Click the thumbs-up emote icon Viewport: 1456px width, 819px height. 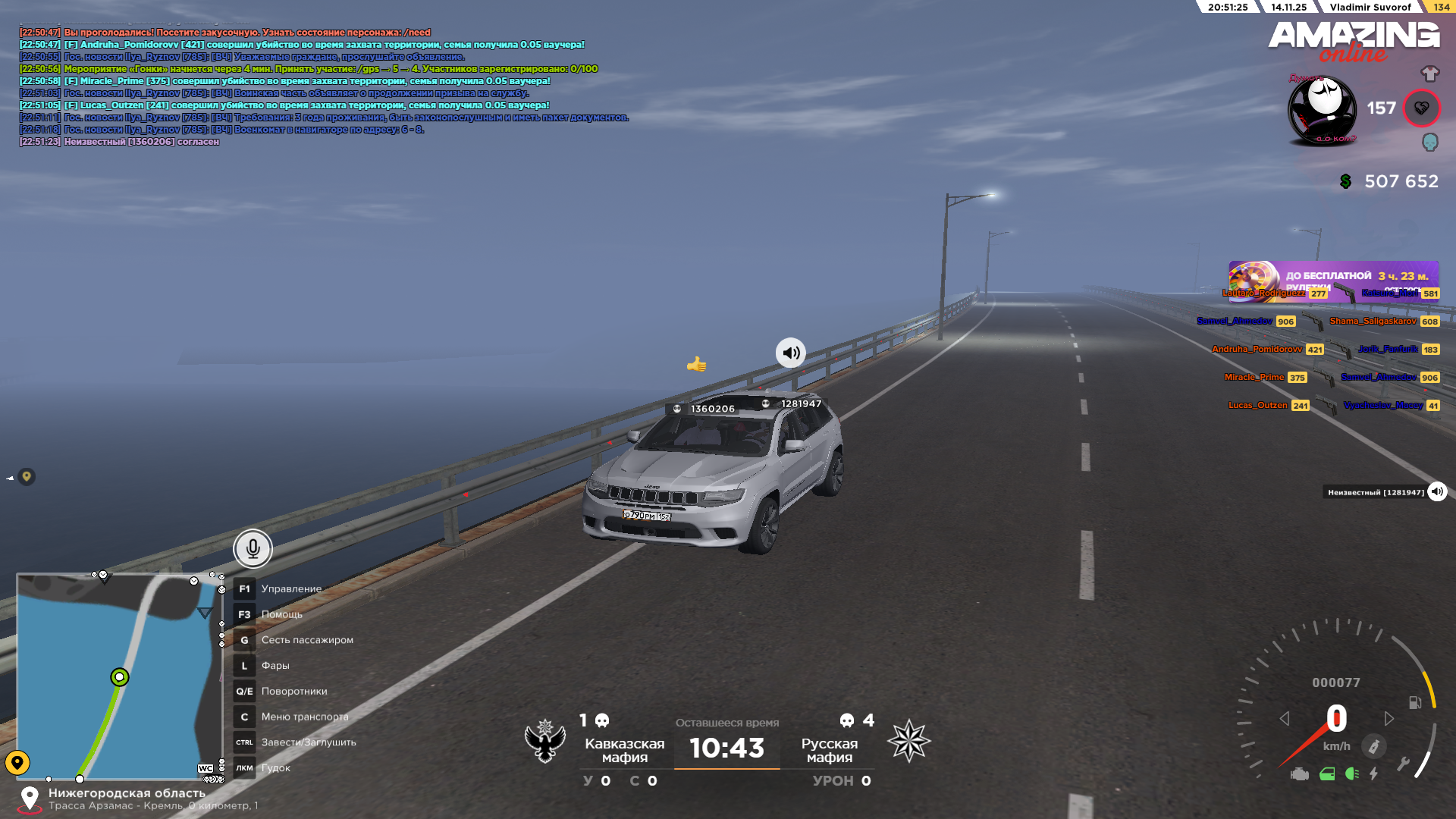696,365
